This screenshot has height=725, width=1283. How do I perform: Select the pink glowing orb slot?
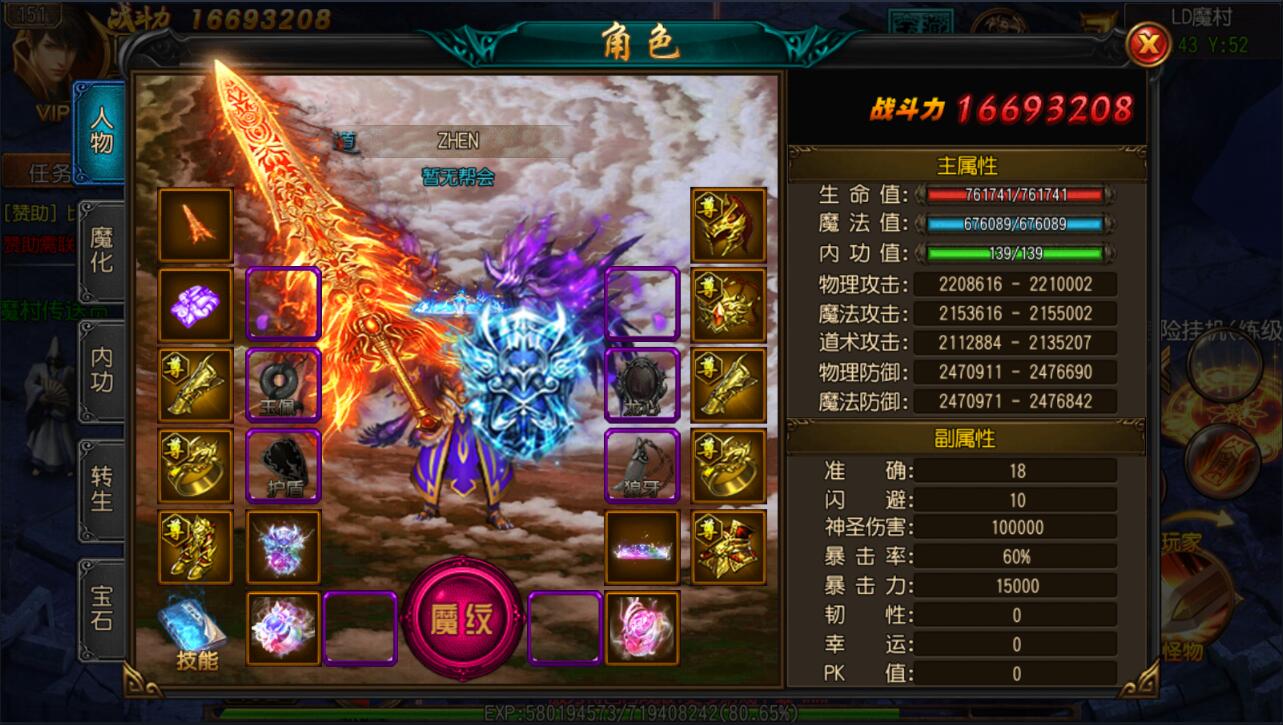642,628
